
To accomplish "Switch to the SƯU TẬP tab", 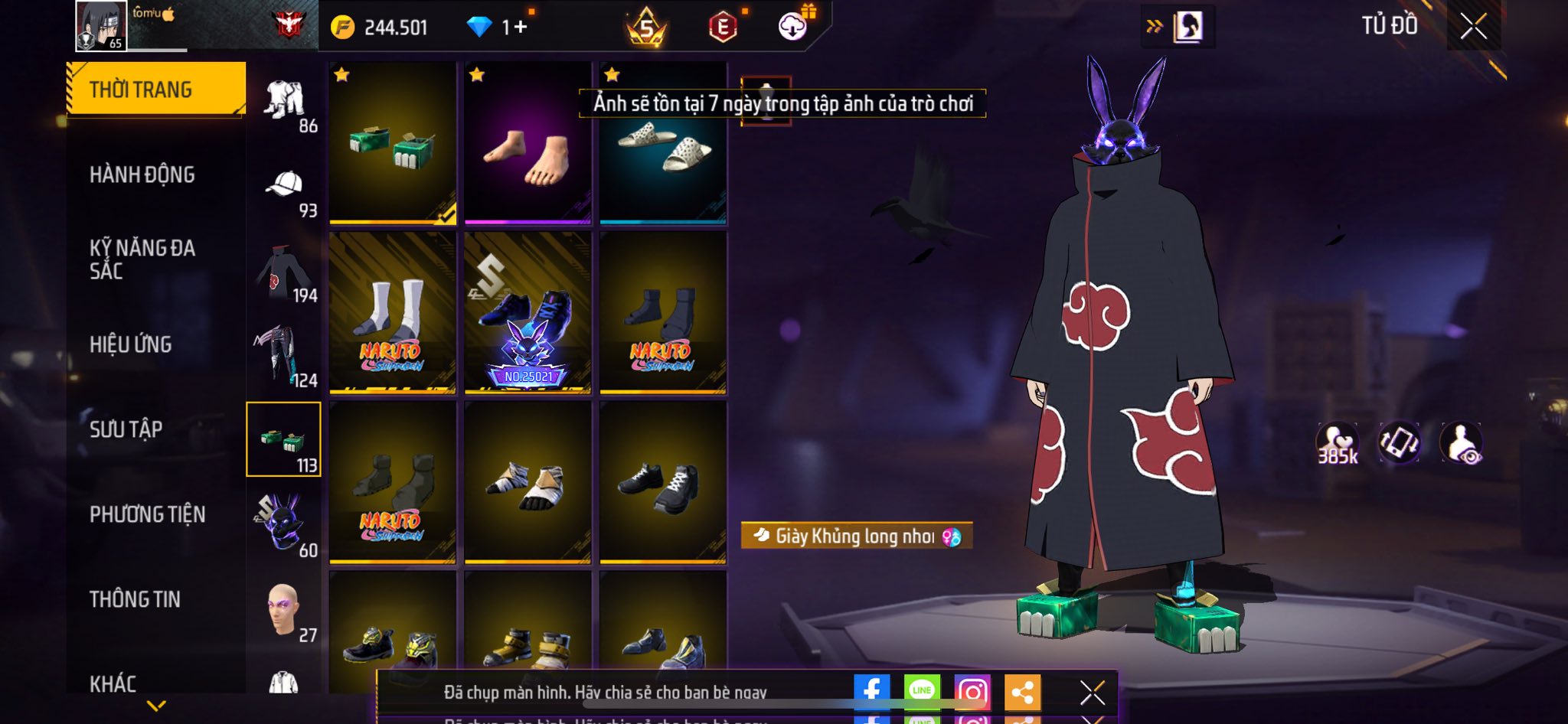I will coord(126,429).
